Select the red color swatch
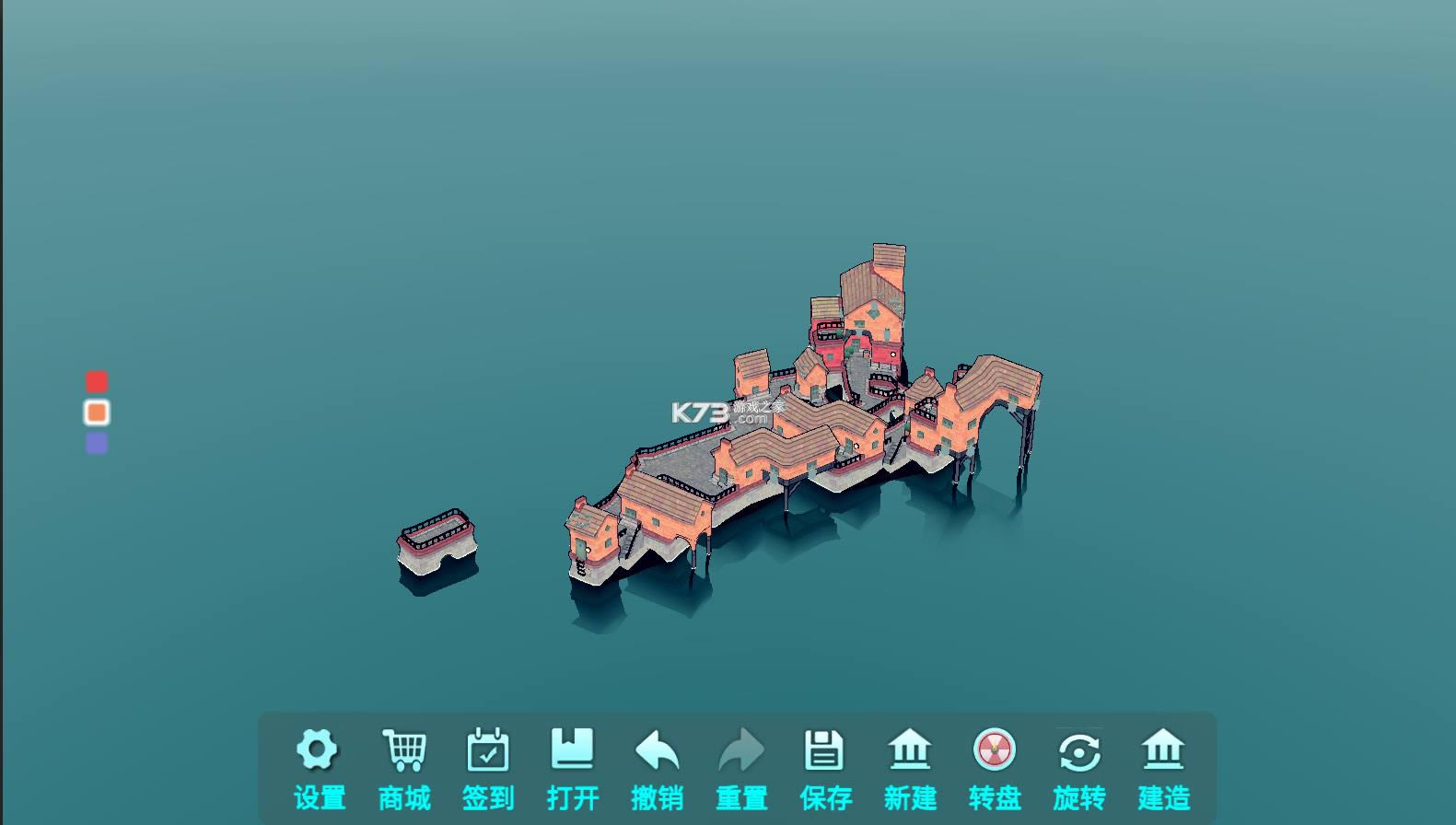Screen dimensions: 1456x825 click(x=96, y=380)
